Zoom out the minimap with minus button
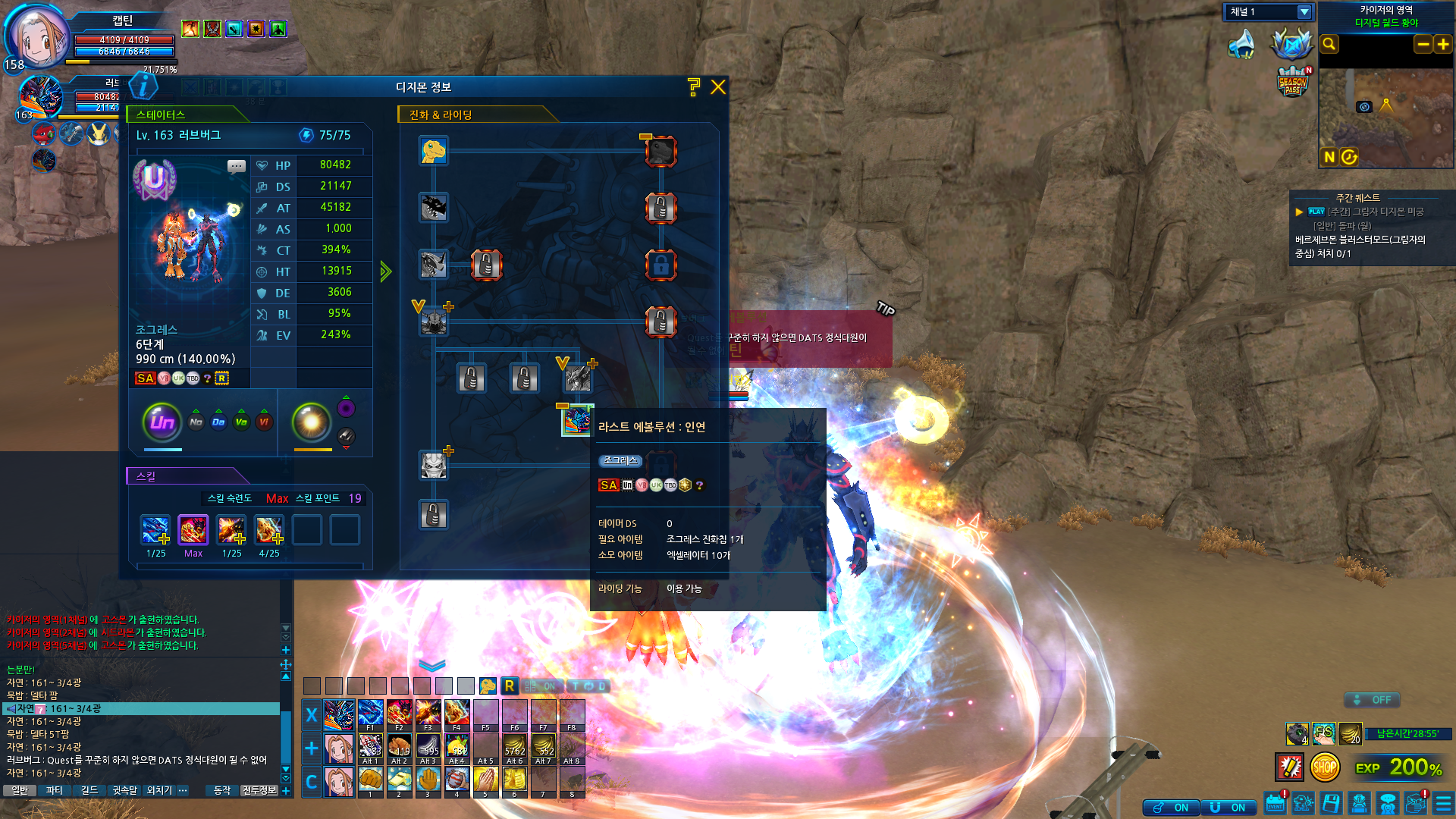The image size is (1456, 819). pos(1423,44)
